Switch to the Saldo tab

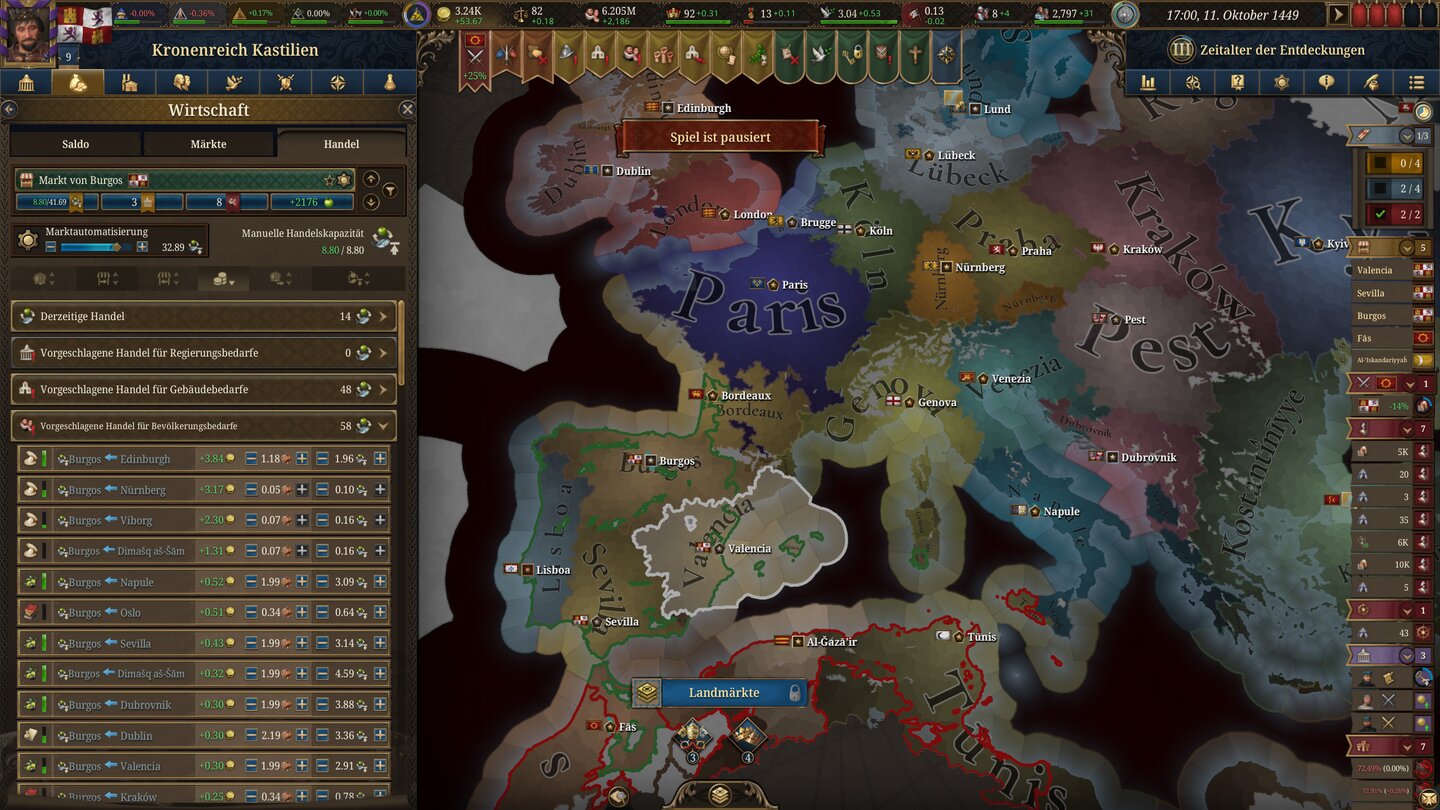[74, 143]
